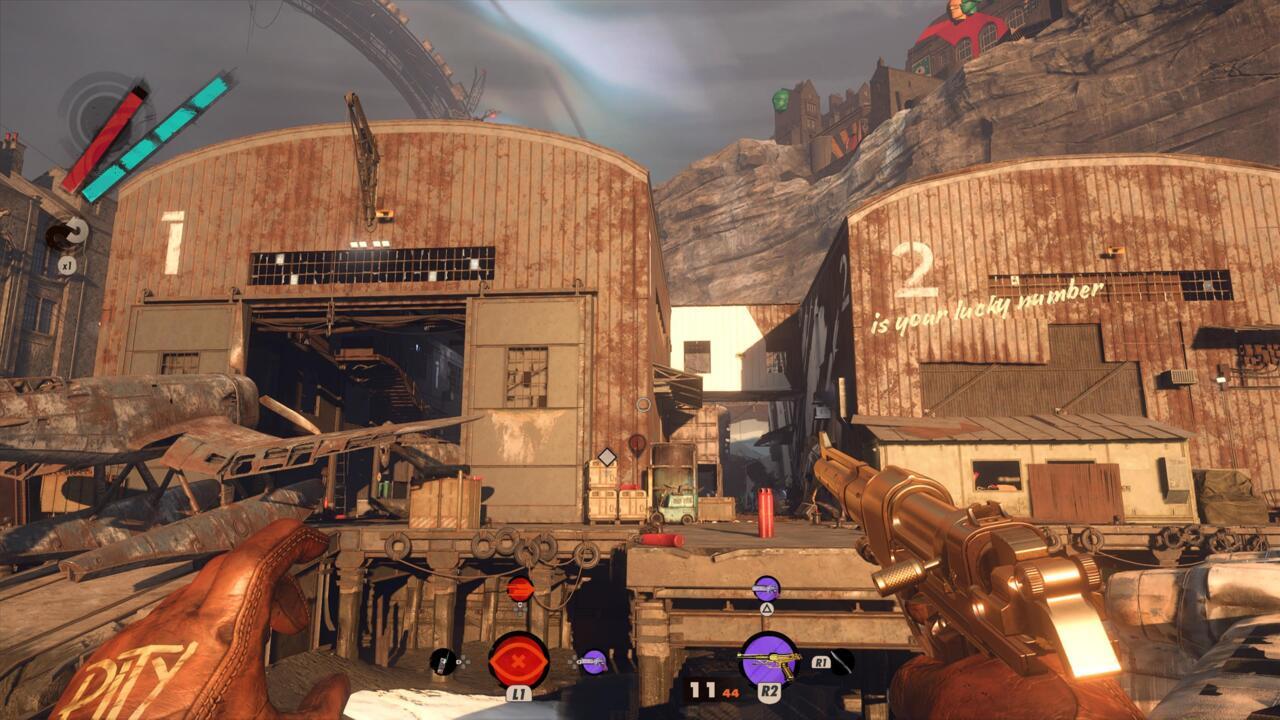The width and height of the screenshot is (1280, 720).
Task: Select the equipped golden pistol weapon icon
Action: (768, 660)
